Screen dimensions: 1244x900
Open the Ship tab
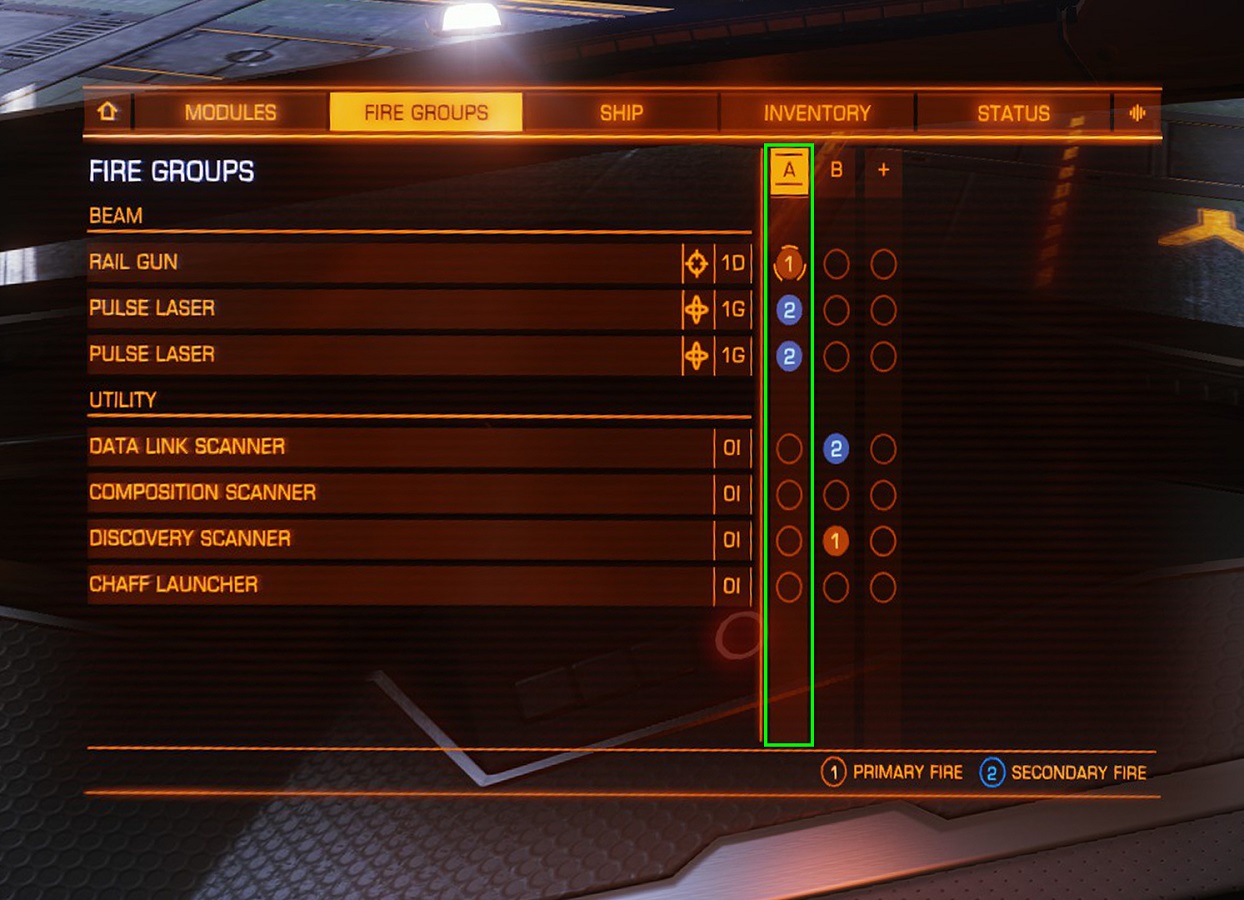coord(621,113)
